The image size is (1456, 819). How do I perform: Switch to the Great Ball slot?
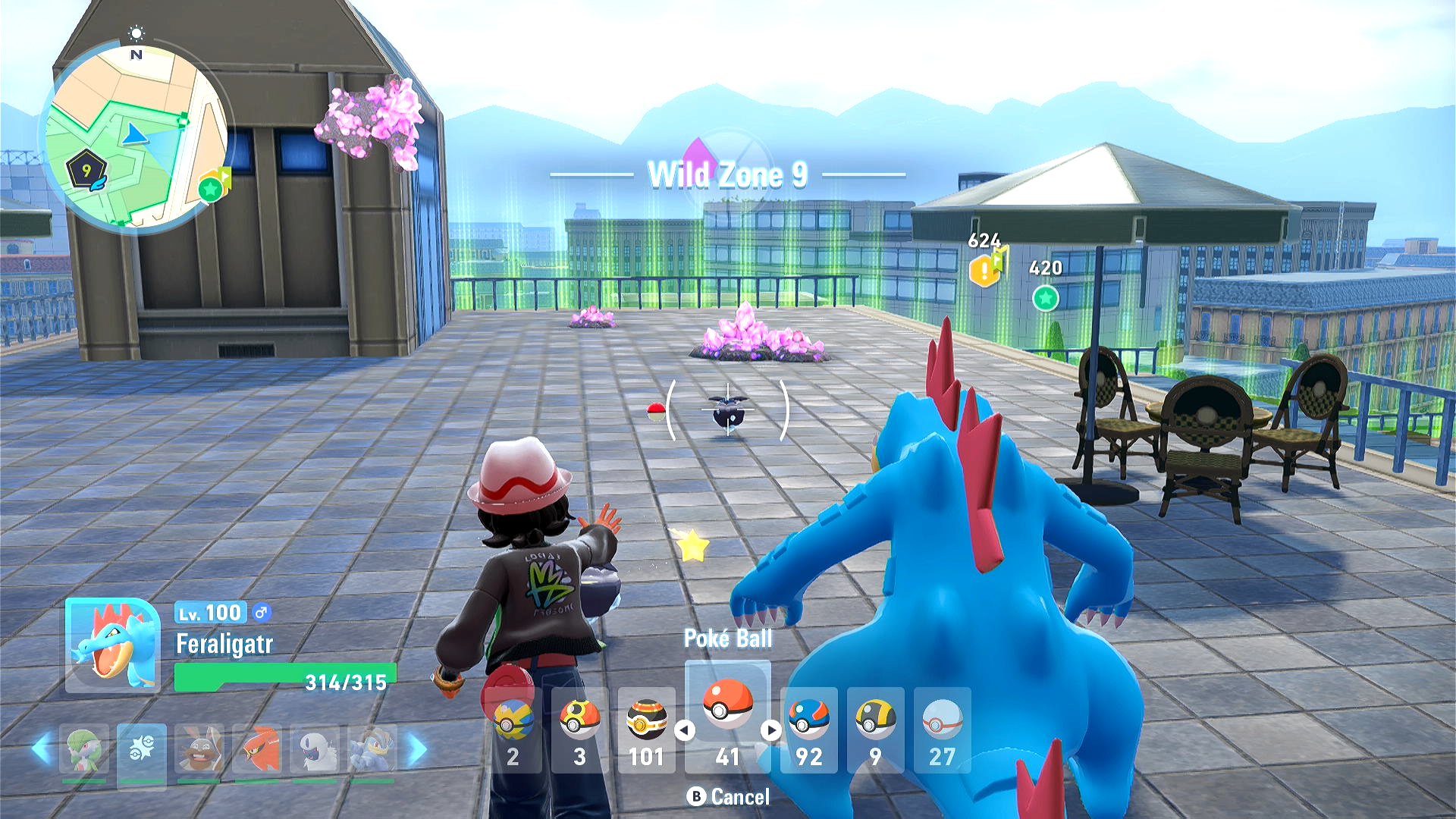[808, 729]
